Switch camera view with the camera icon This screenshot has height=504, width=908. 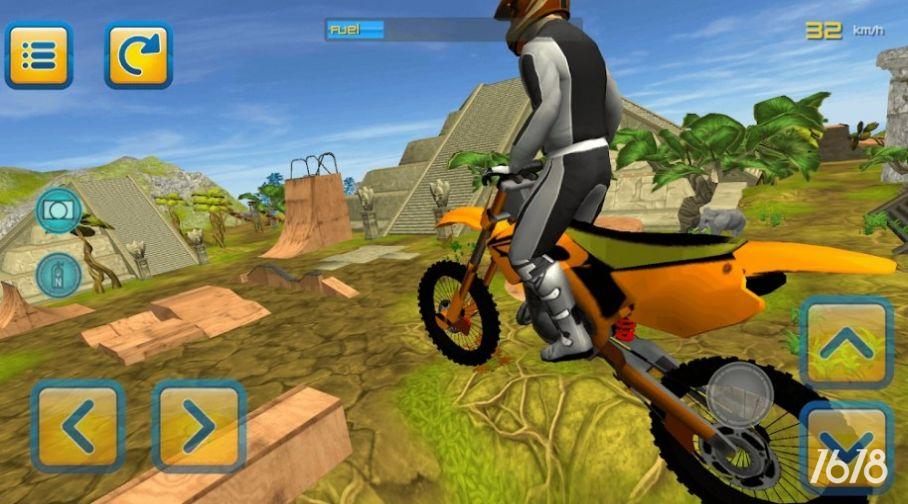(58, 211)
